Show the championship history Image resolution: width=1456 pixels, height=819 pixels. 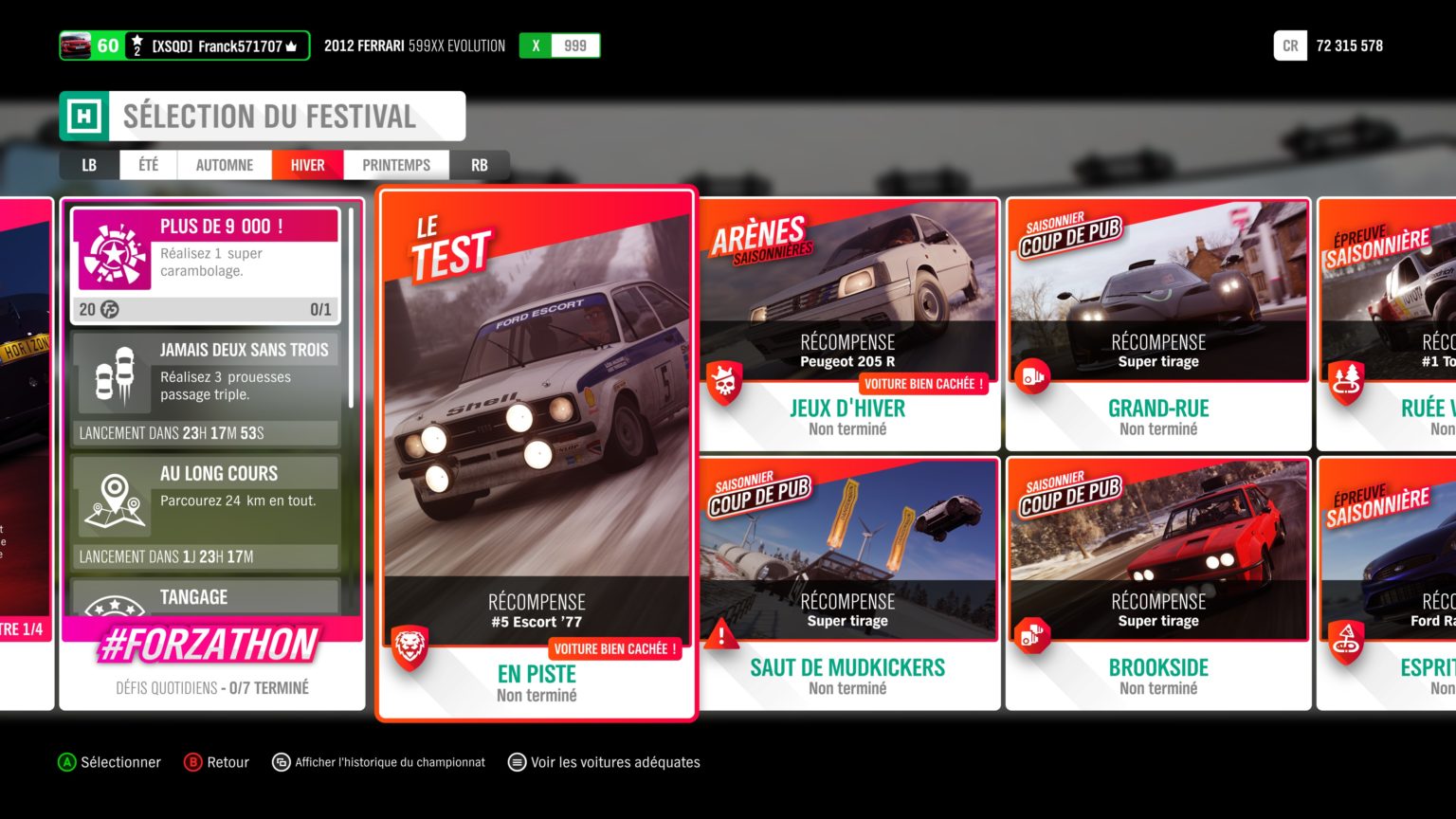[x=379, y=762]
